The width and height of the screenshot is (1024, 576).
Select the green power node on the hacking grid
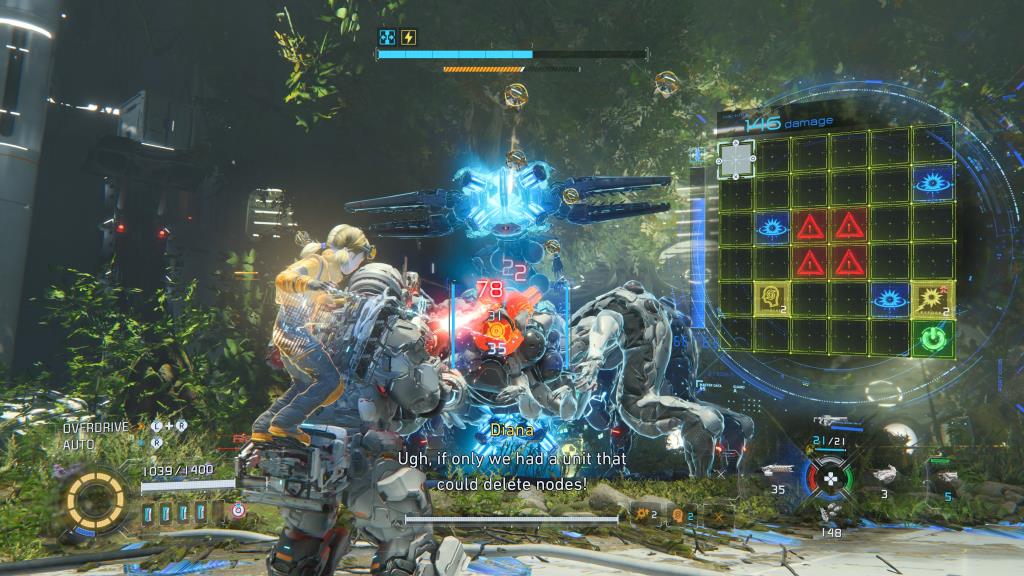932,337
